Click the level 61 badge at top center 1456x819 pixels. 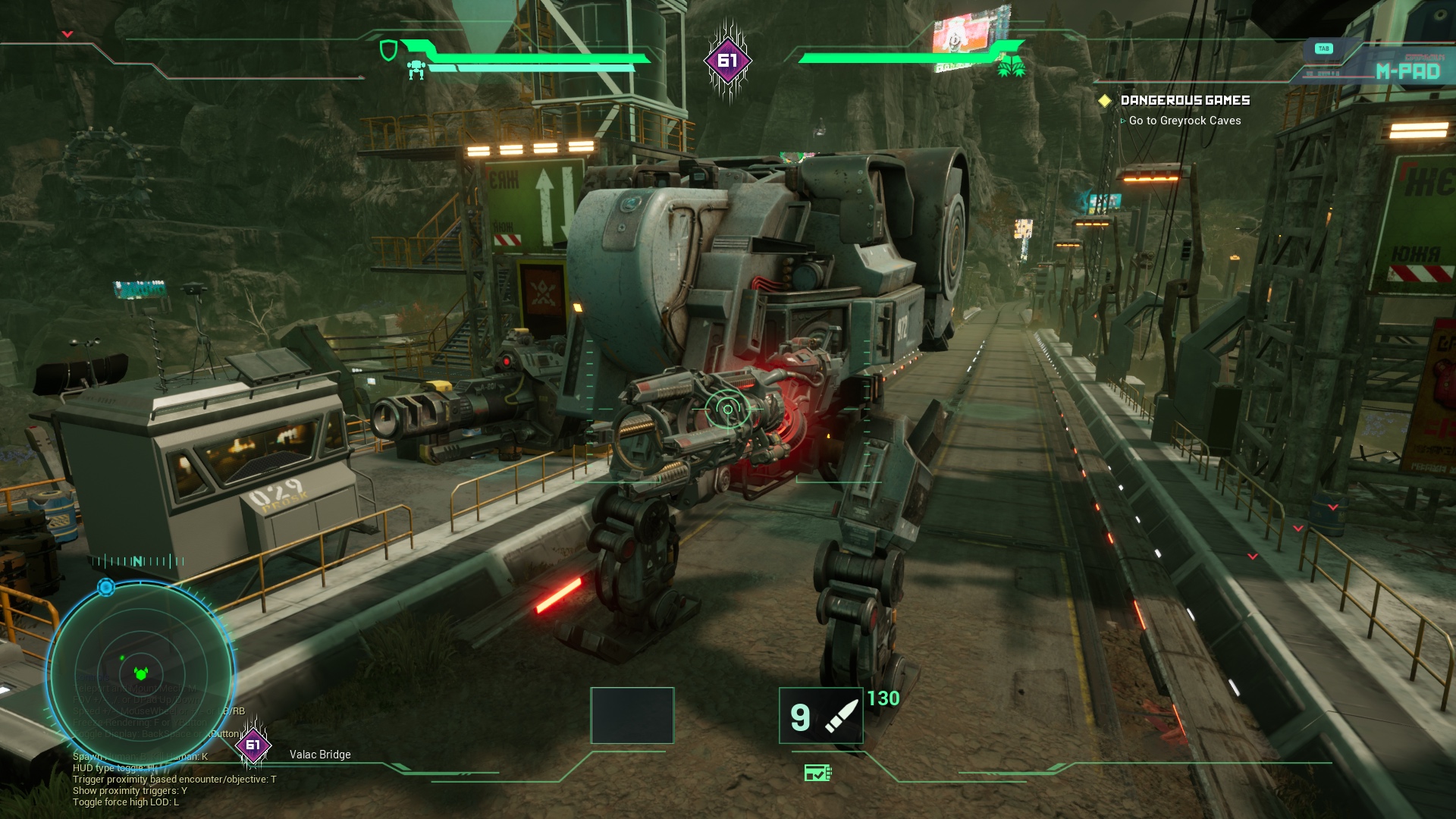point(727,61)
